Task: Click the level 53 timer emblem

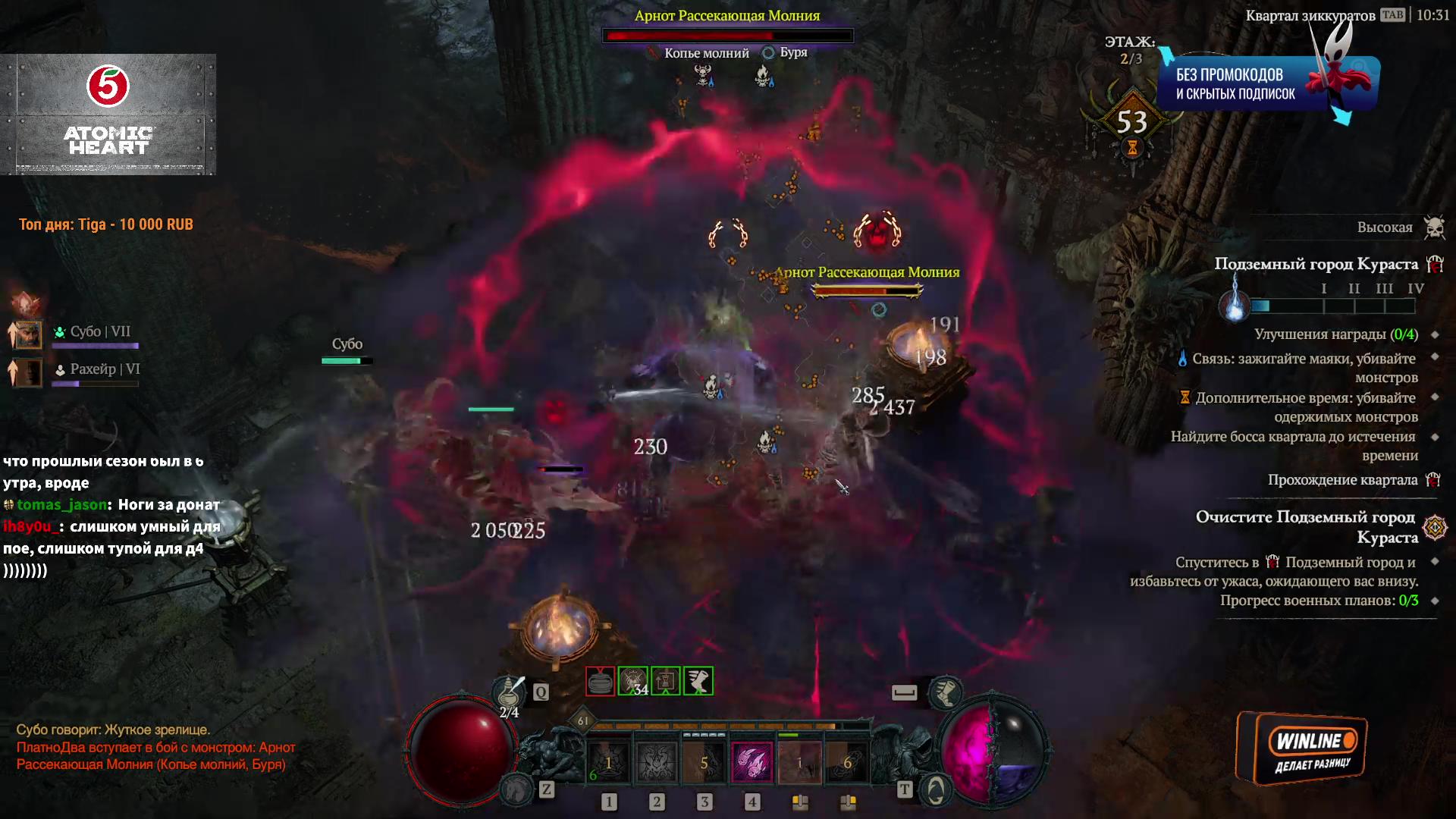Action: pyautogui.click(x=1131, y=123)
